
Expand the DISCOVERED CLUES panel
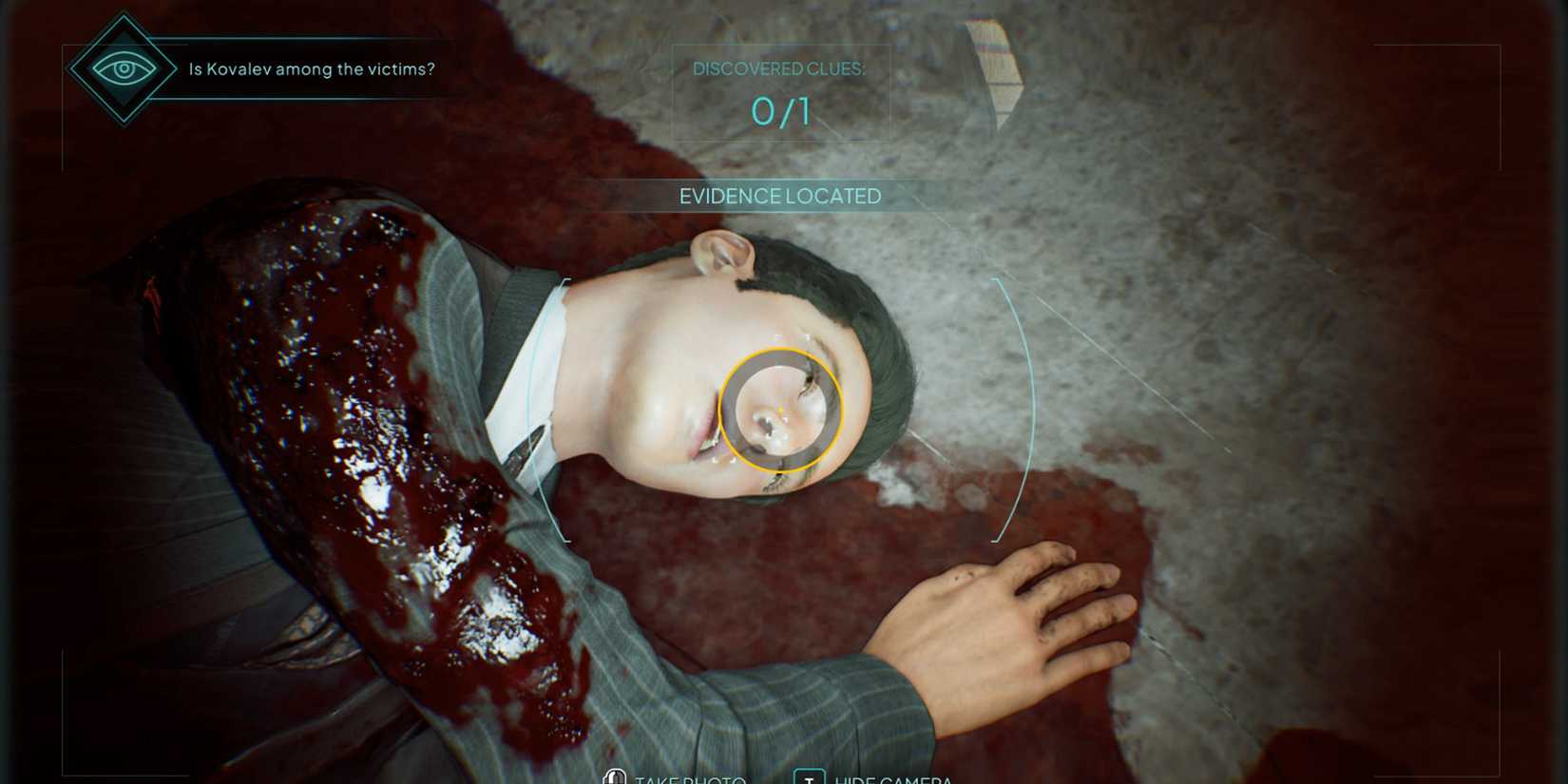(779, 90)
